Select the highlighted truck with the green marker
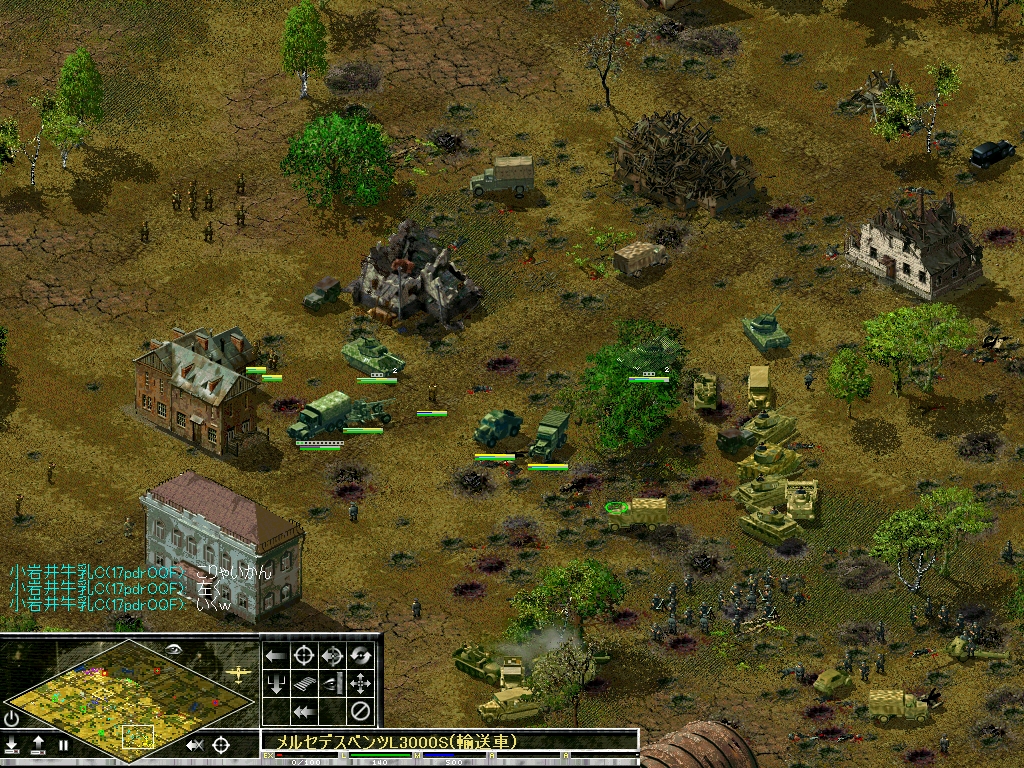This screenshot has width=1024, height=768. click(637, 514)
